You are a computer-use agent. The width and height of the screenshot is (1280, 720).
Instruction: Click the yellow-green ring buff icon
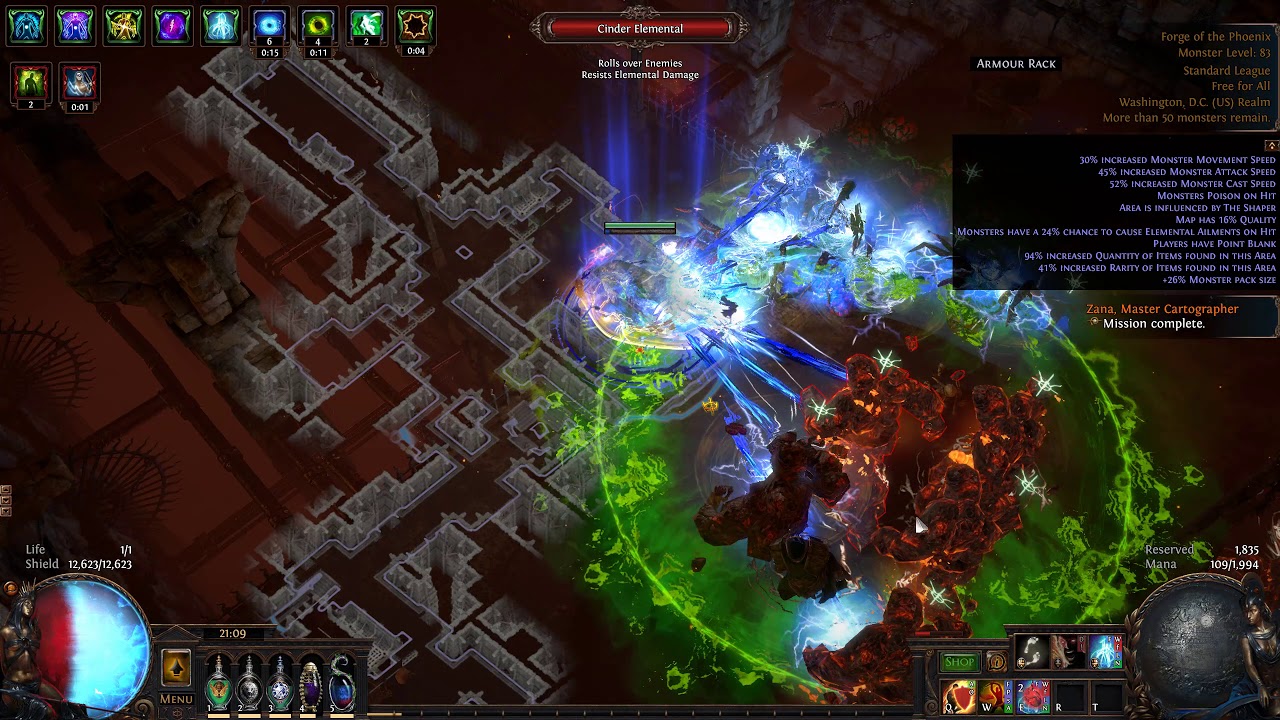318,26
